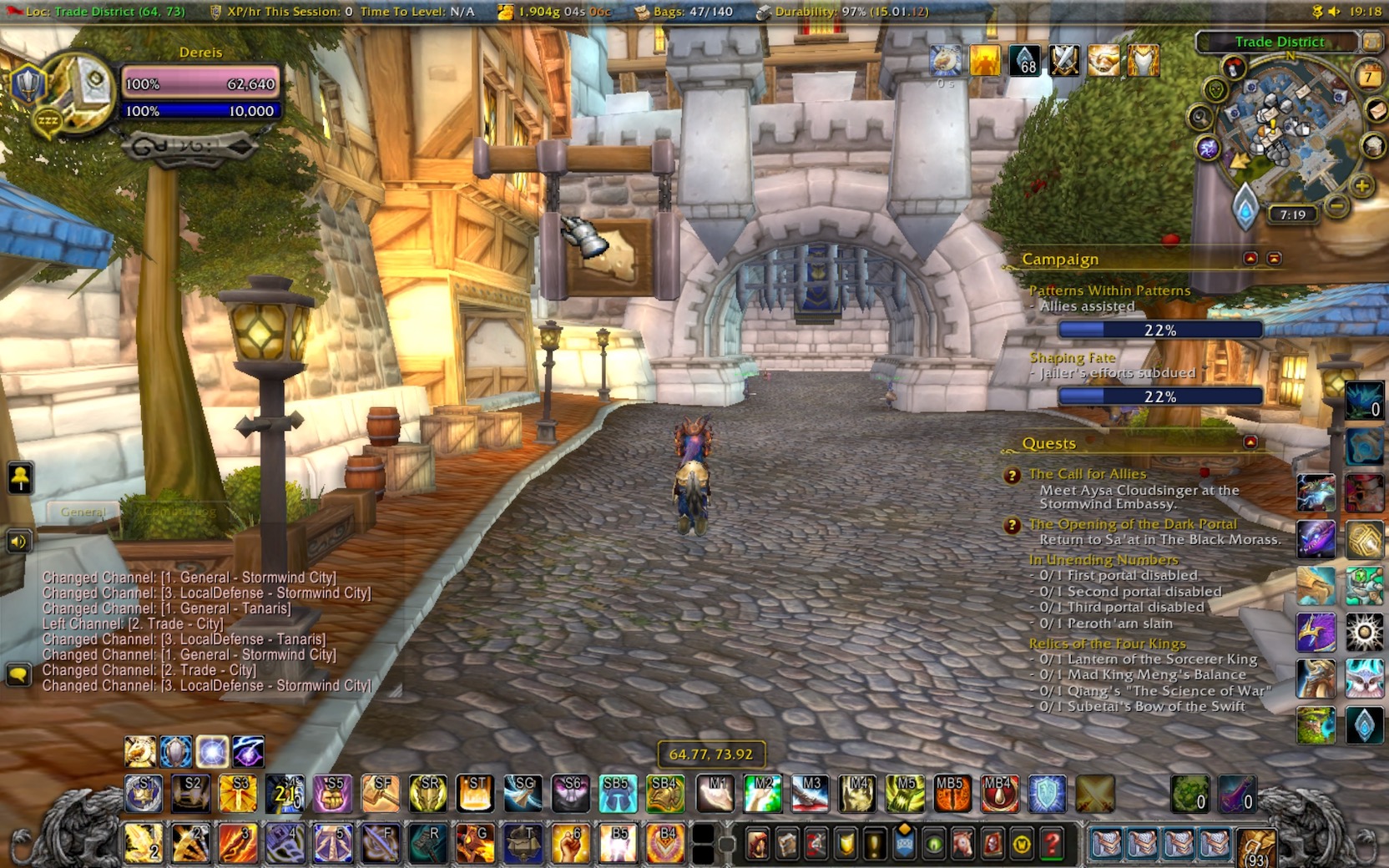1389x868 pixels.
Task: Open the red question mark help button
Action: pyautogui.click(x=1052, y=845)
